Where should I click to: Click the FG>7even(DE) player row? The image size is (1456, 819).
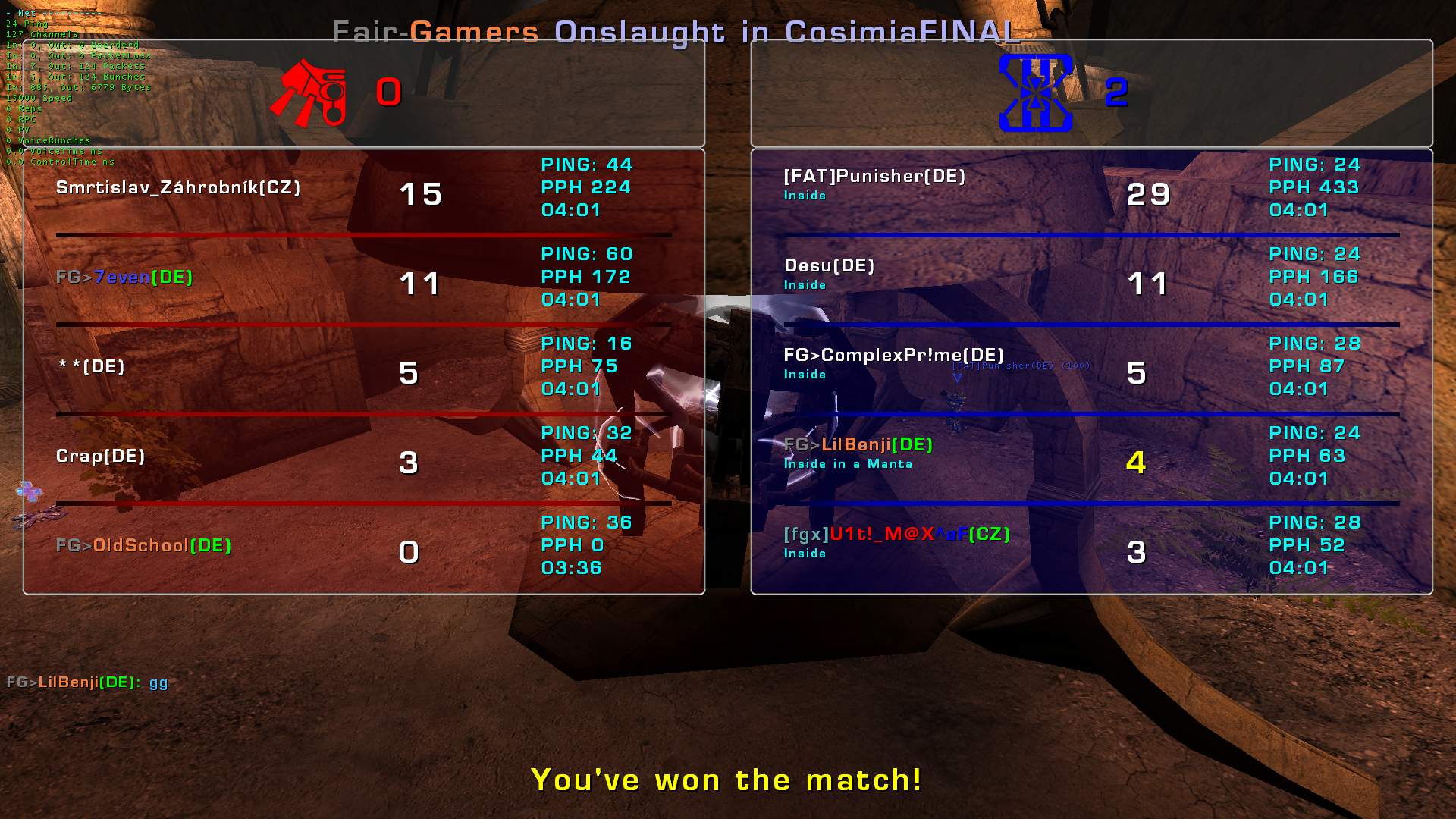coord(124,278)
